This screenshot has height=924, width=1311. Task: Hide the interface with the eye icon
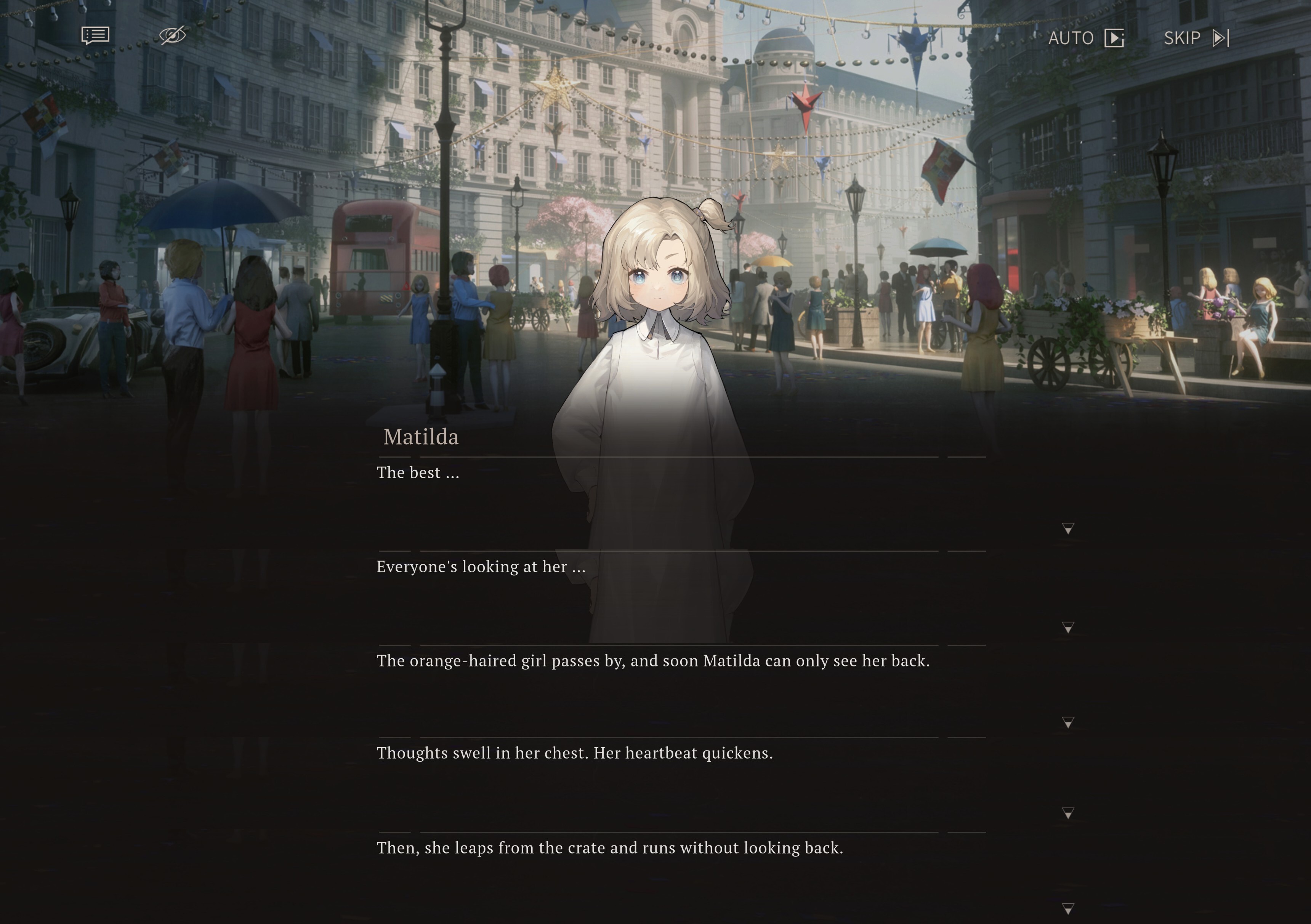(172, 35)
